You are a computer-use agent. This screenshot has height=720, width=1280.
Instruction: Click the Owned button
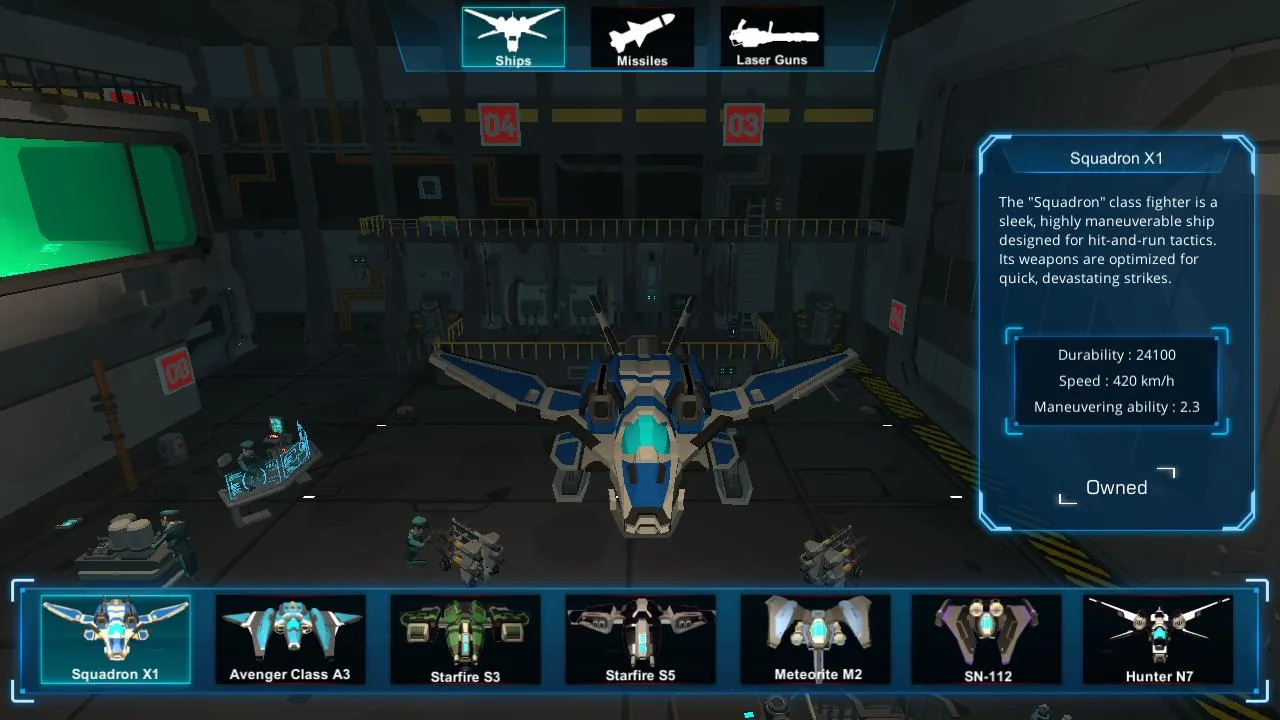tap(1116, 487)
